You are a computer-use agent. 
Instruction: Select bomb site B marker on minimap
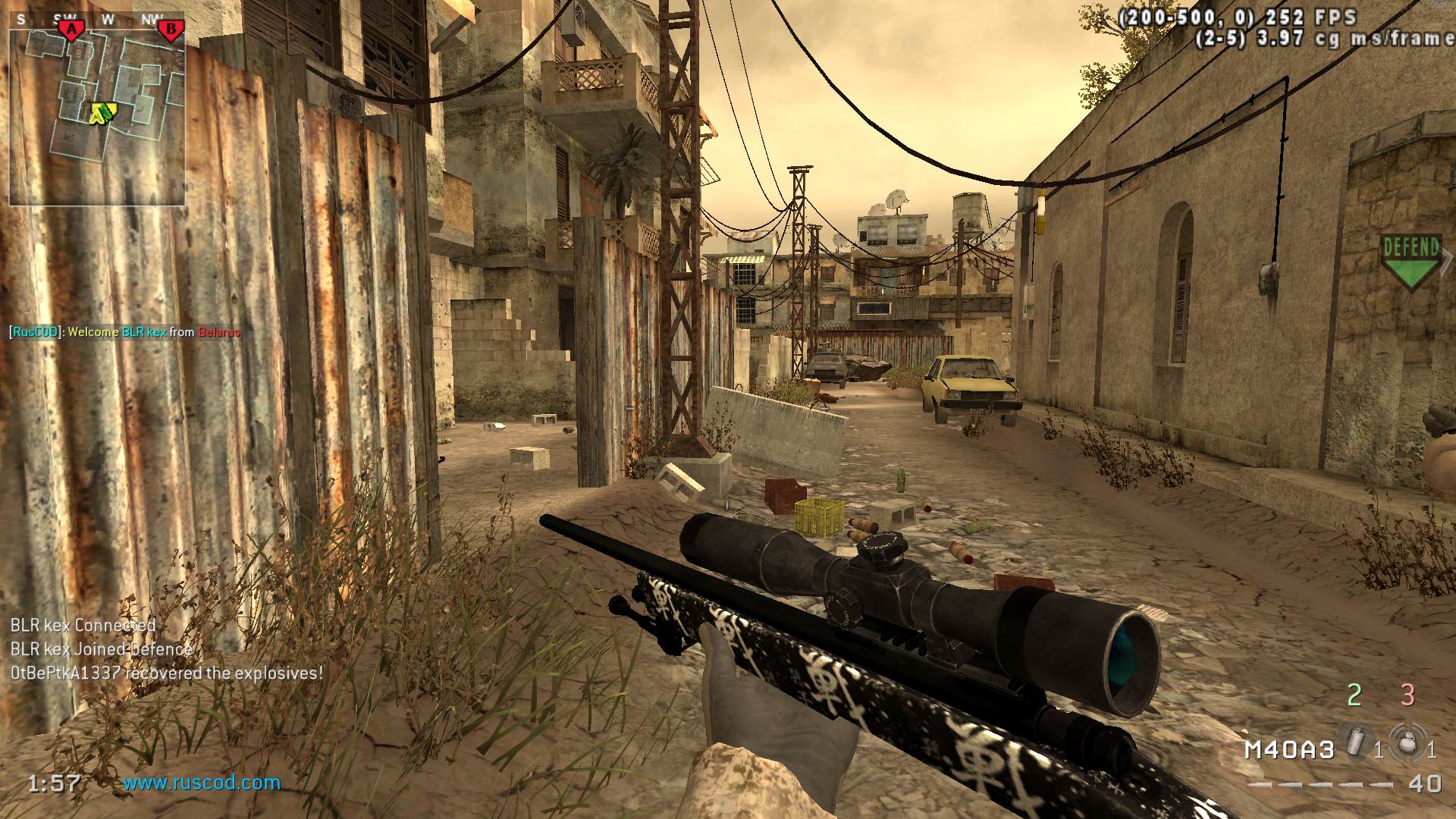click(171, 30)
